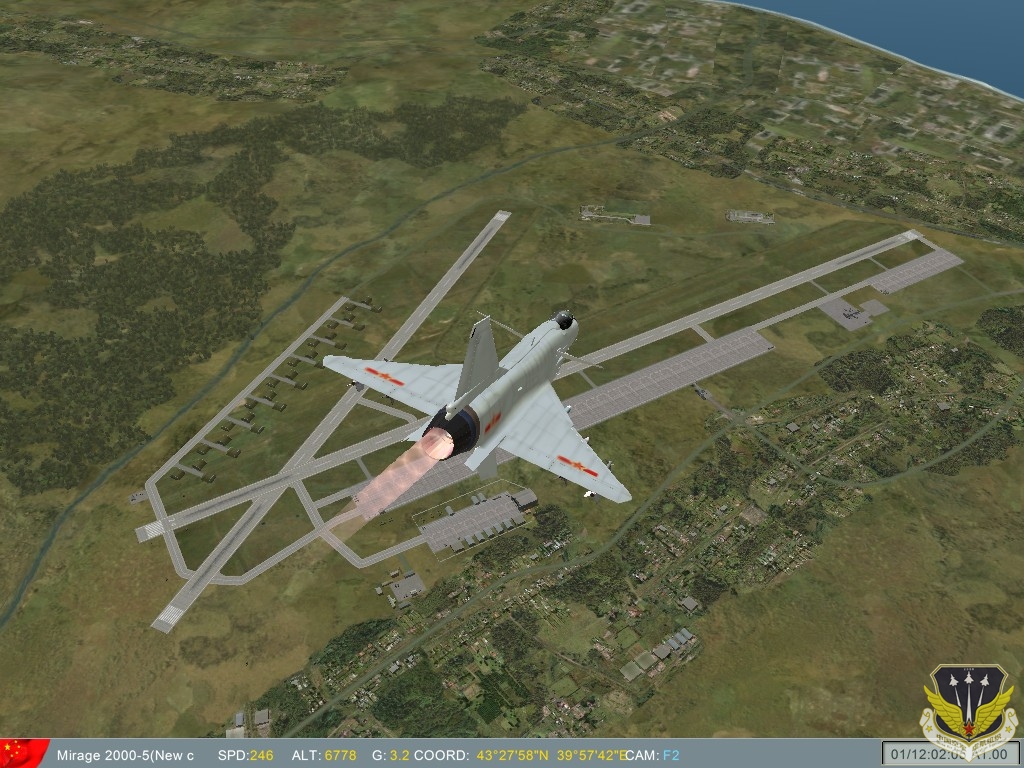Click the mission date and time box
This screenshot has height=768, width=1024.
[x=949, y=754]
